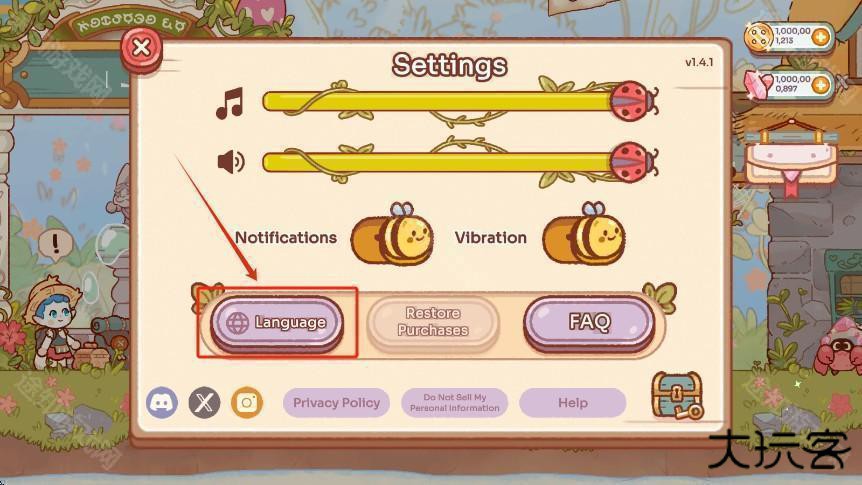
Task: Add more pink gems with the plus button
Action: click(x=820, y=85)
